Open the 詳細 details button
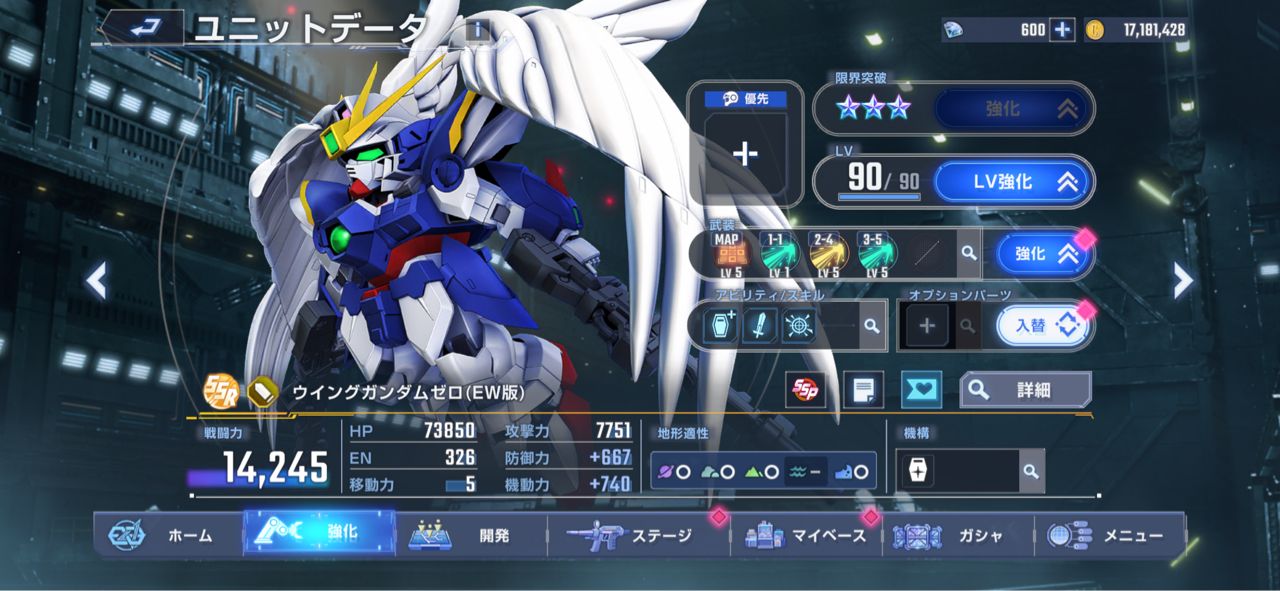Screen dimensions: 1280x591 point(1024,390)
